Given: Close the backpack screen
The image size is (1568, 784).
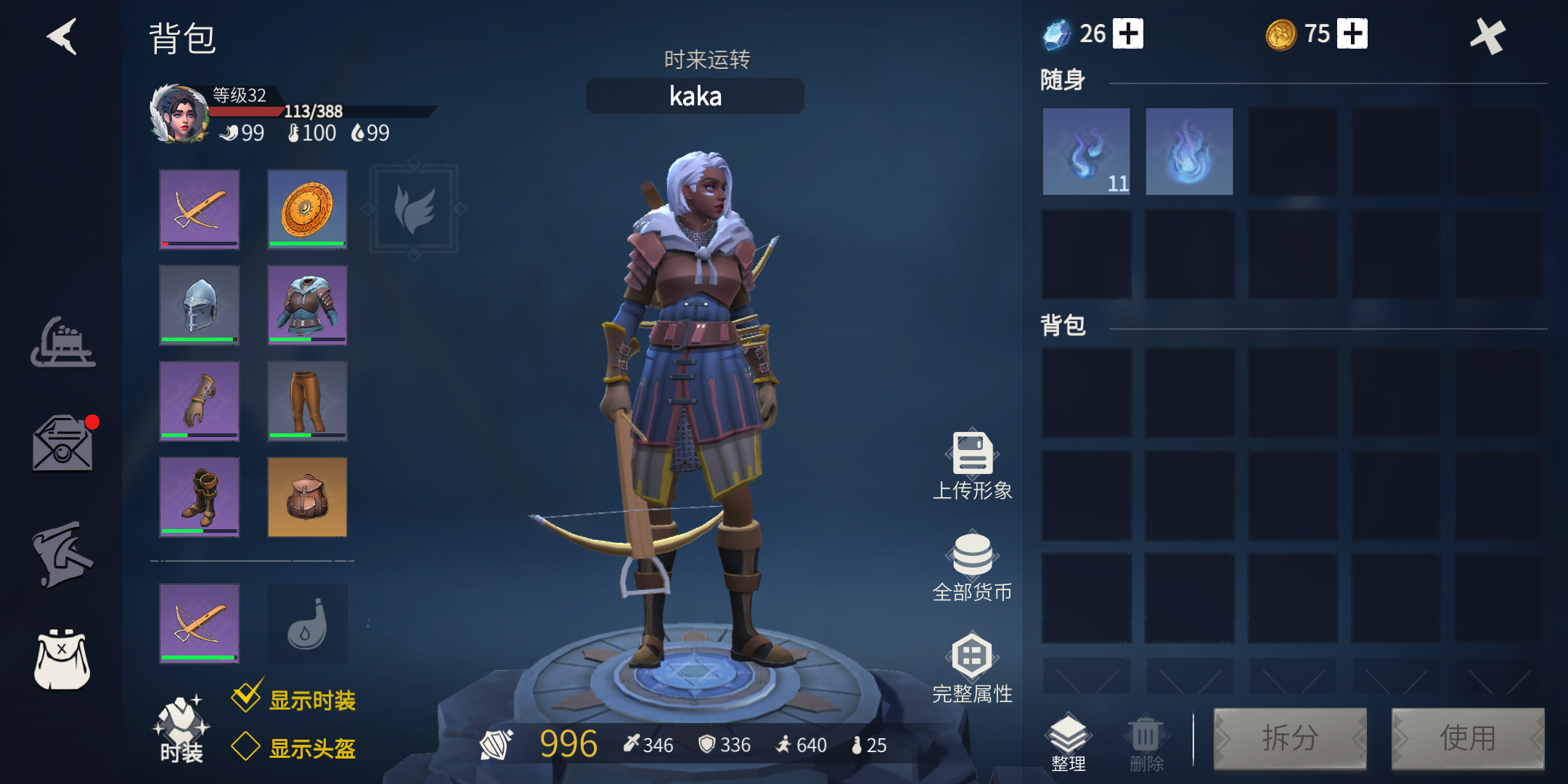Looking at the screenshot, I should pyautogui.click(x=1488, y=36).
